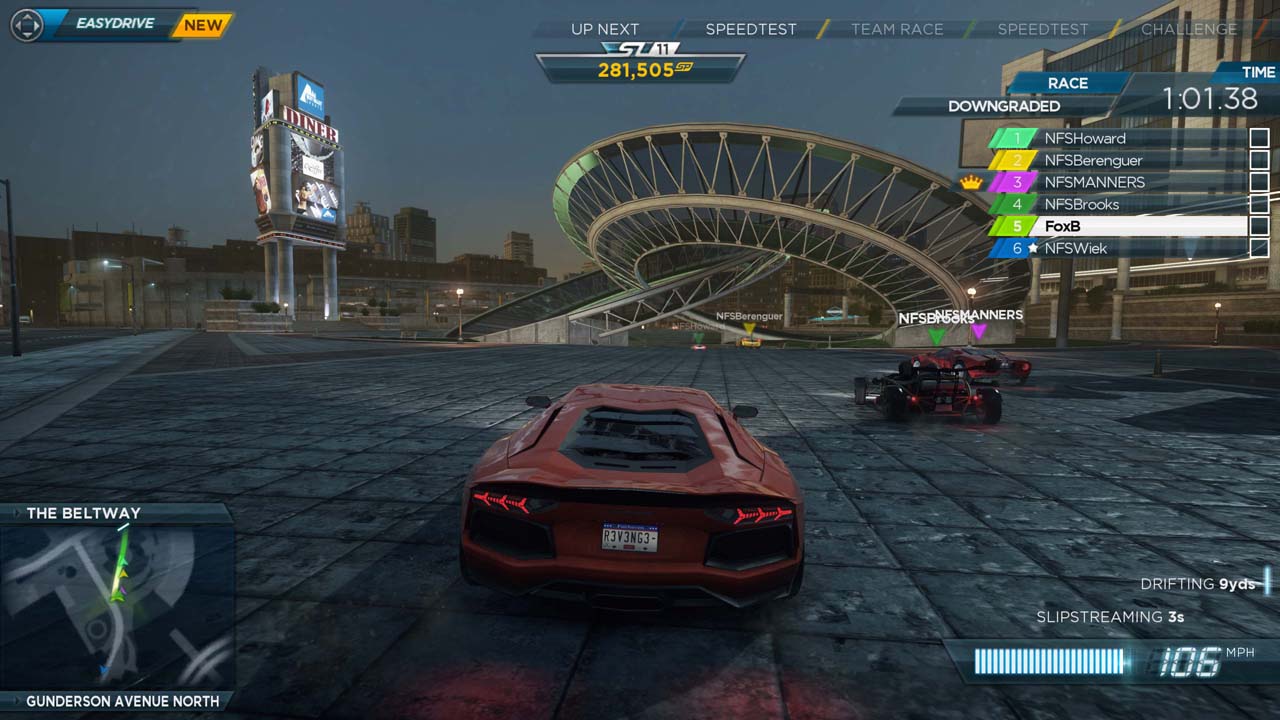Click the green position 5 marker for FoxB

click(x=1014, y=226)
